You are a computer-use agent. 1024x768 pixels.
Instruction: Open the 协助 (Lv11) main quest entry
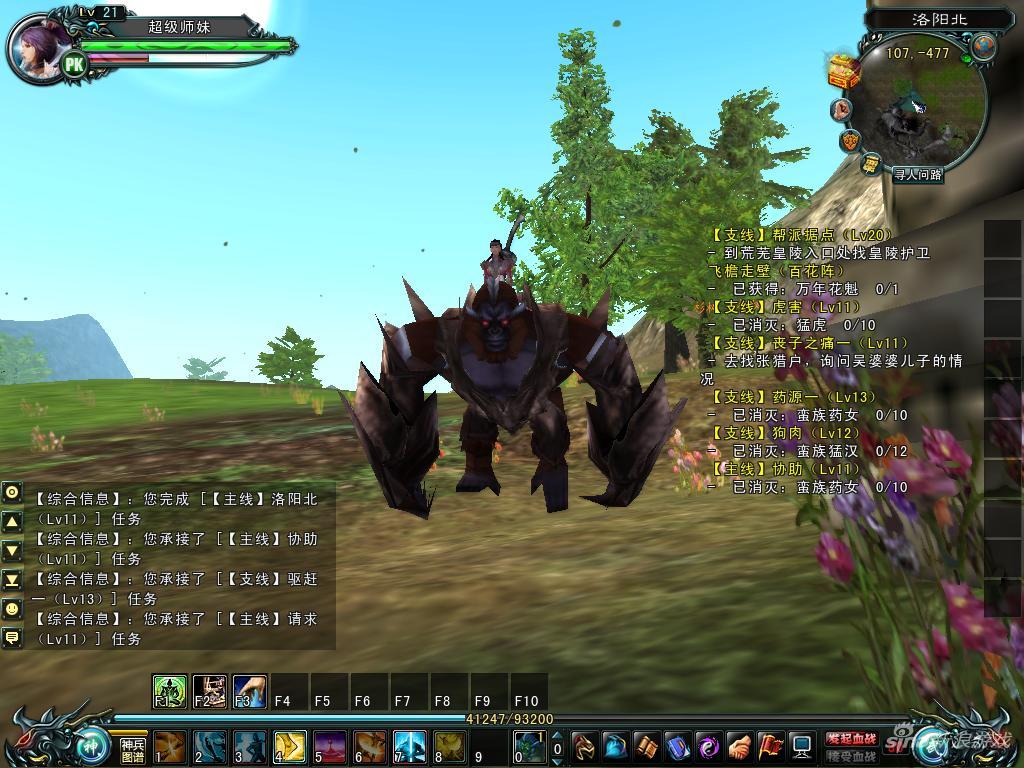(787, 469)
